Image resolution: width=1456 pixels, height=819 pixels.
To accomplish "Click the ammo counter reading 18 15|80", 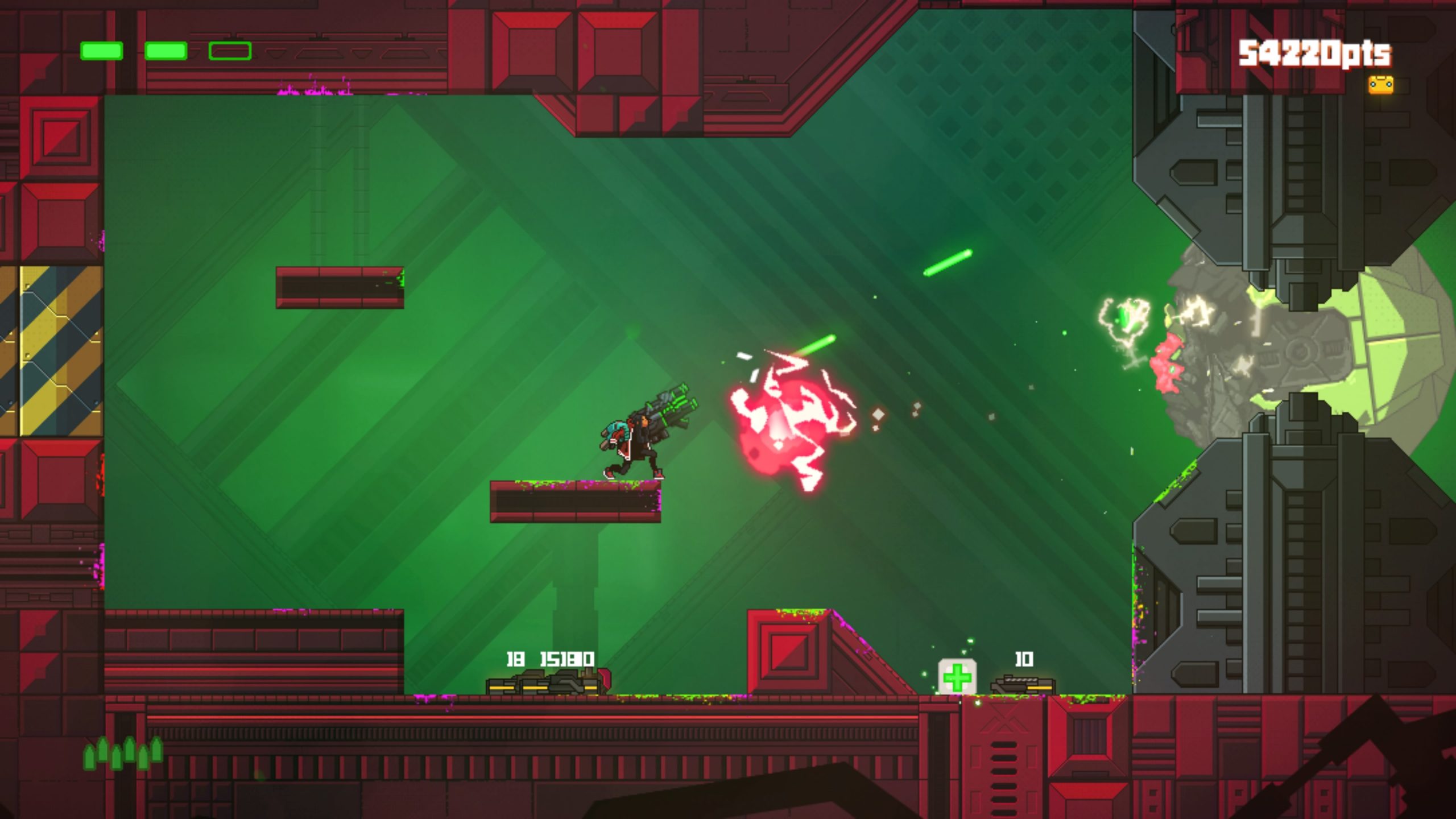I will (x=549, y=660).
